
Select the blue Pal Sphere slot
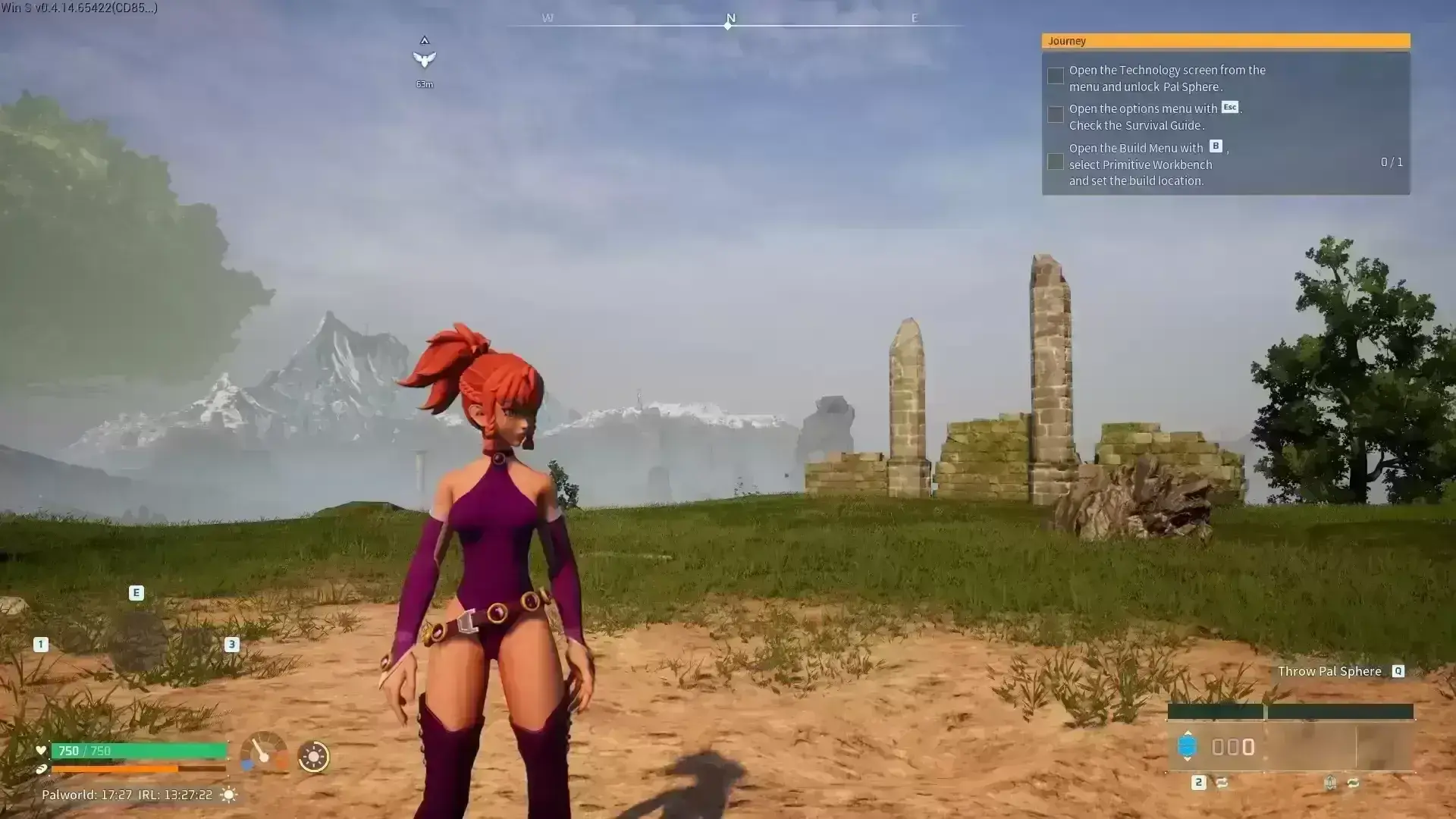click(1187, 746)
